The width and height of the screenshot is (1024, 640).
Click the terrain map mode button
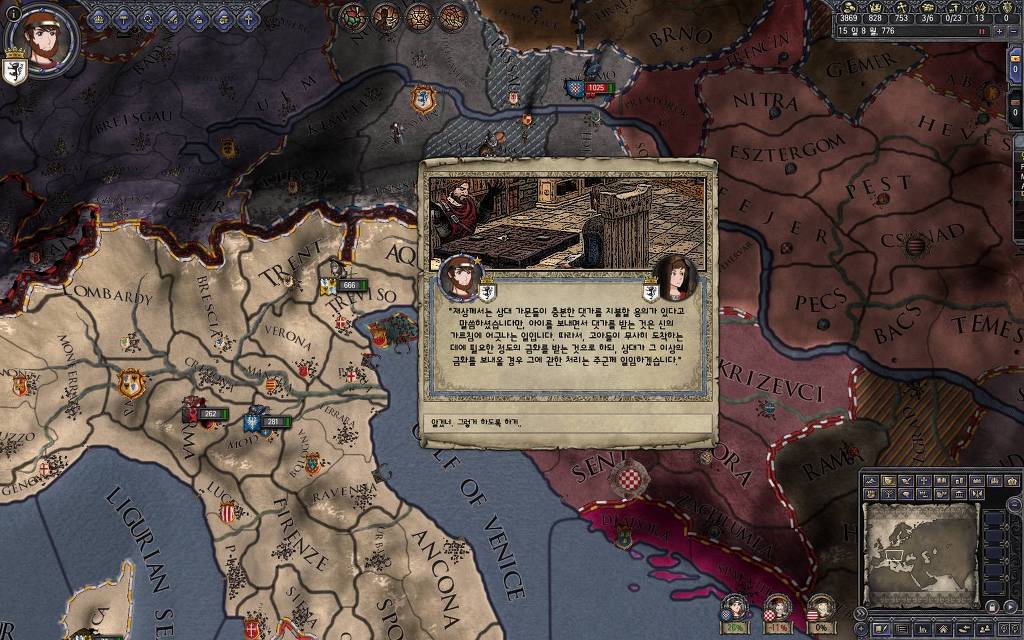tap(870, 481)
